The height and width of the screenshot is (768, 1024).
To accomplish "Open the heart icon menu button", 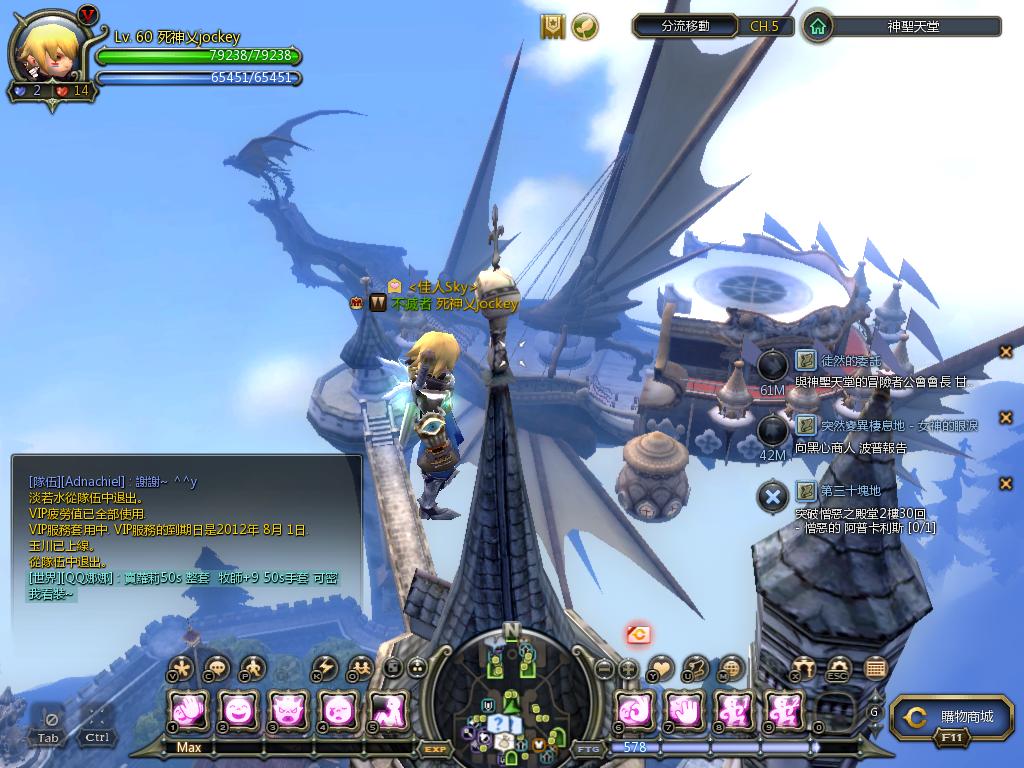I will click(x=661, y=668).
